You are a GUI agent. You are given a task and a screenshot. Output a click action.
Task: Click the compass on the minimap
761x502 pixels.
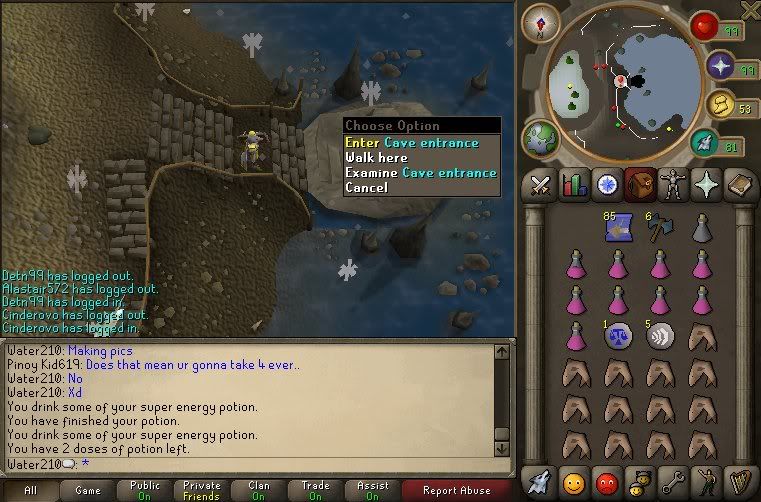coord(540,24)
